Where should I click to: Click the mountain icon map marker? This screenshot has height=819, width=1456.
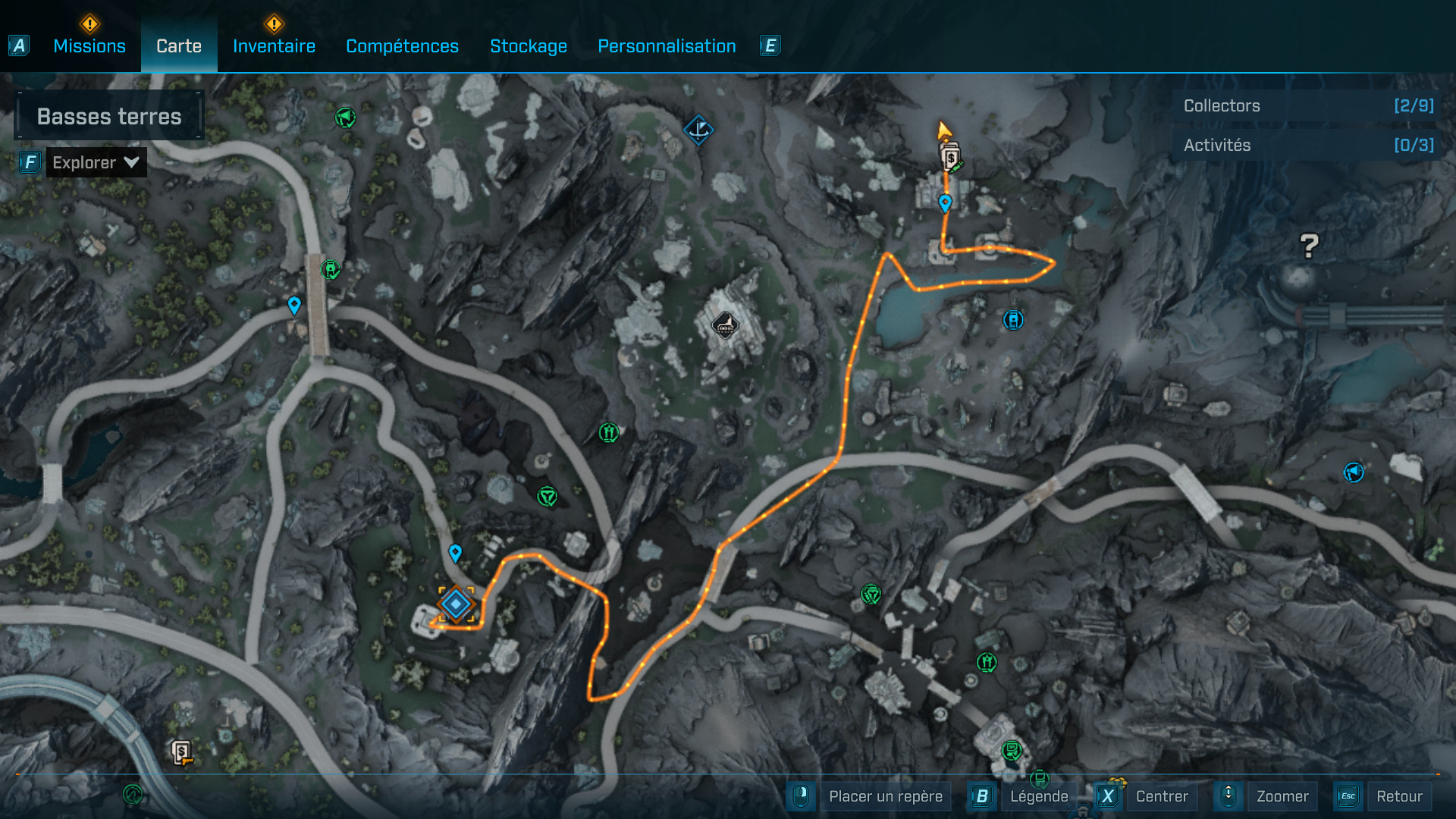click(724, 326)
